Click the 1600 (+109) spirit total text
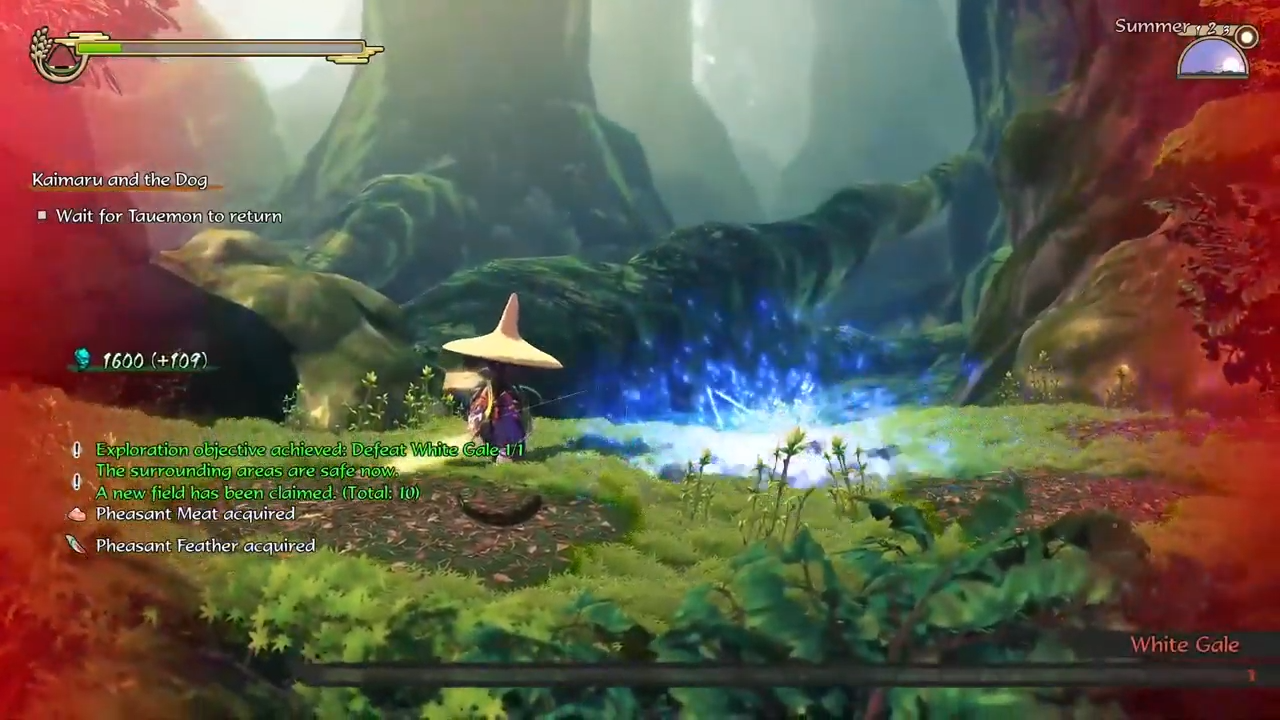This screenshot has width=1280, height=720. [154, 360]
